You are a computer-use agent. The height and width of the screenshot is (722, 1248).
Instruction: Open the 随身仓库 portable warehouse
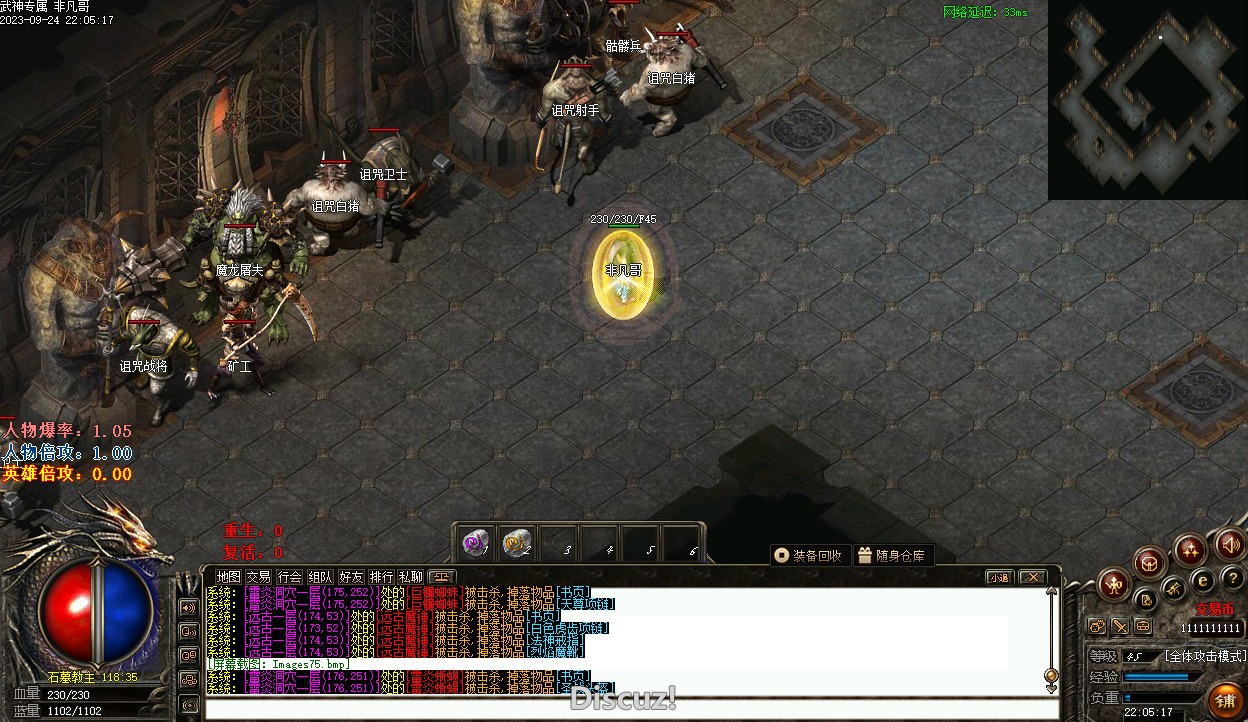click(892, 555)
